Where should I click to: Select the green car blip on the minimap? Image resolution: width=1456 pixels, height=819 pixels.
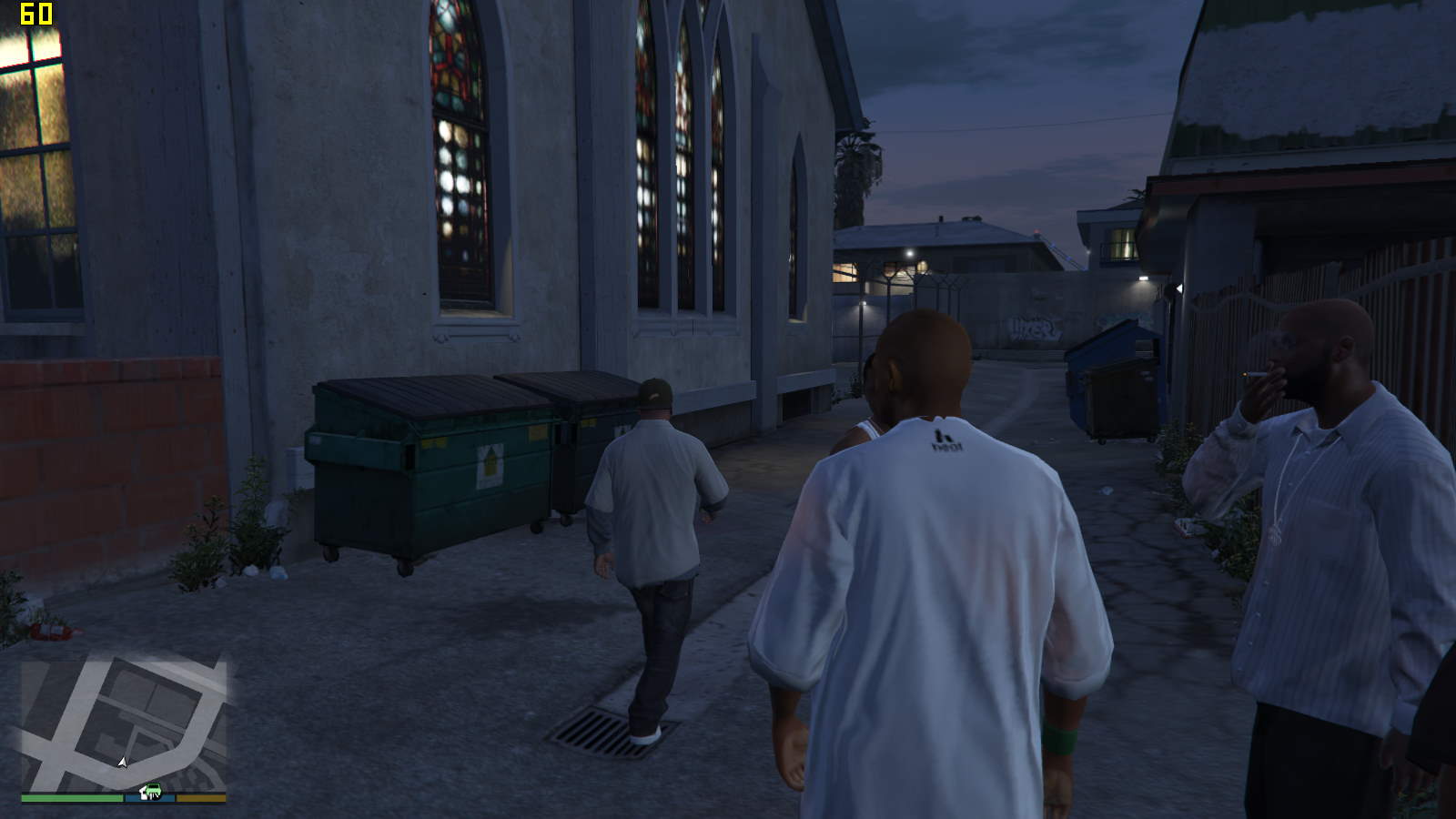coord(151,791)
